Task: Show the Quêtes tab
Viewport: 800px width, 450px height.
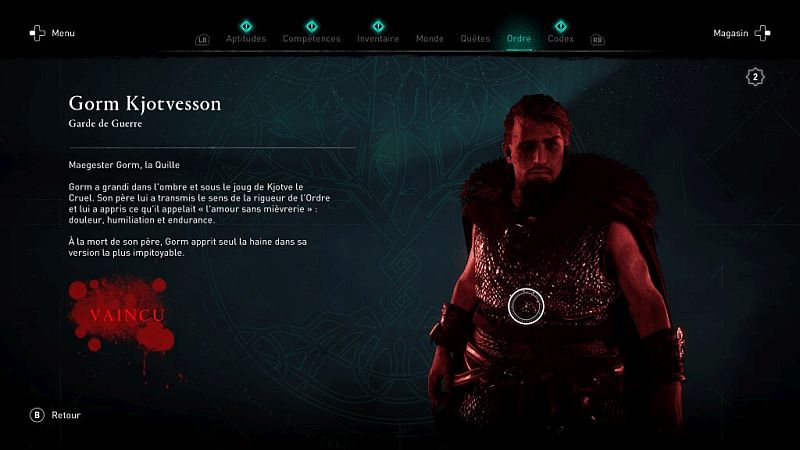Action: point(475,39)
